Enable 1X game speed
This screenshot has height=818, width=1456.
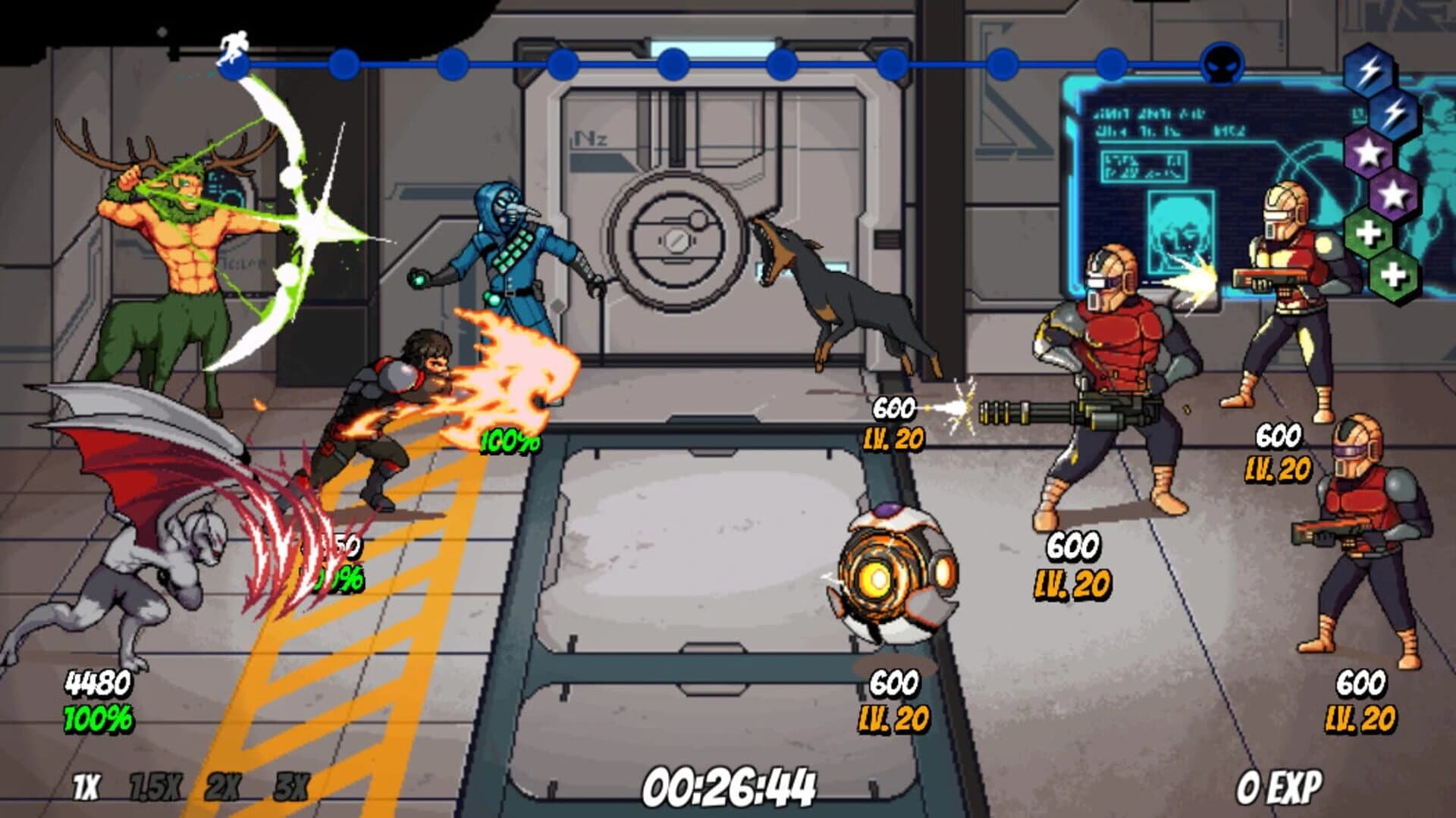tap(85, 785)
